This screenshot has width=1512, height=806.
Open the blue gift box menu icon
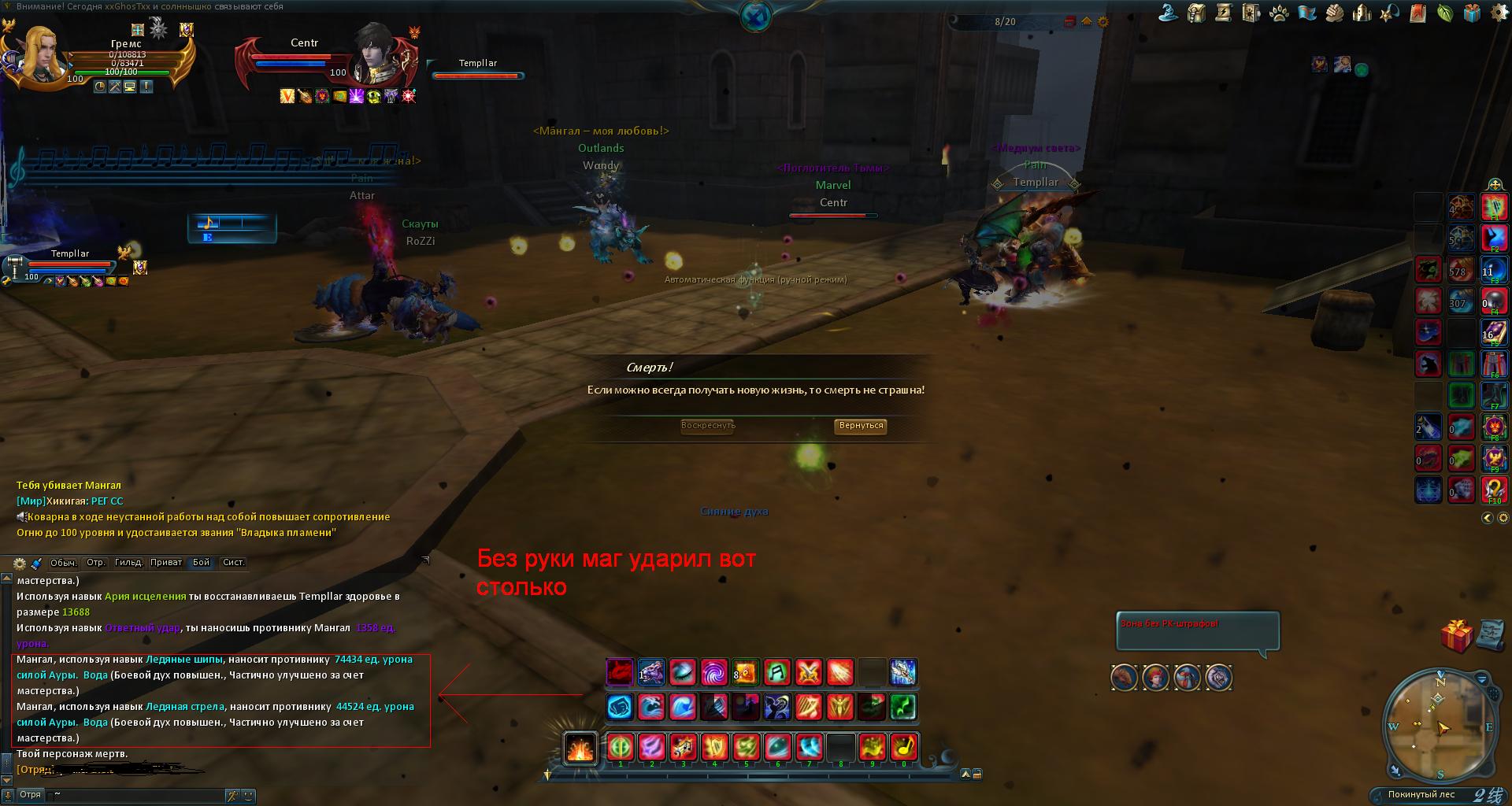click(1472, 13)
